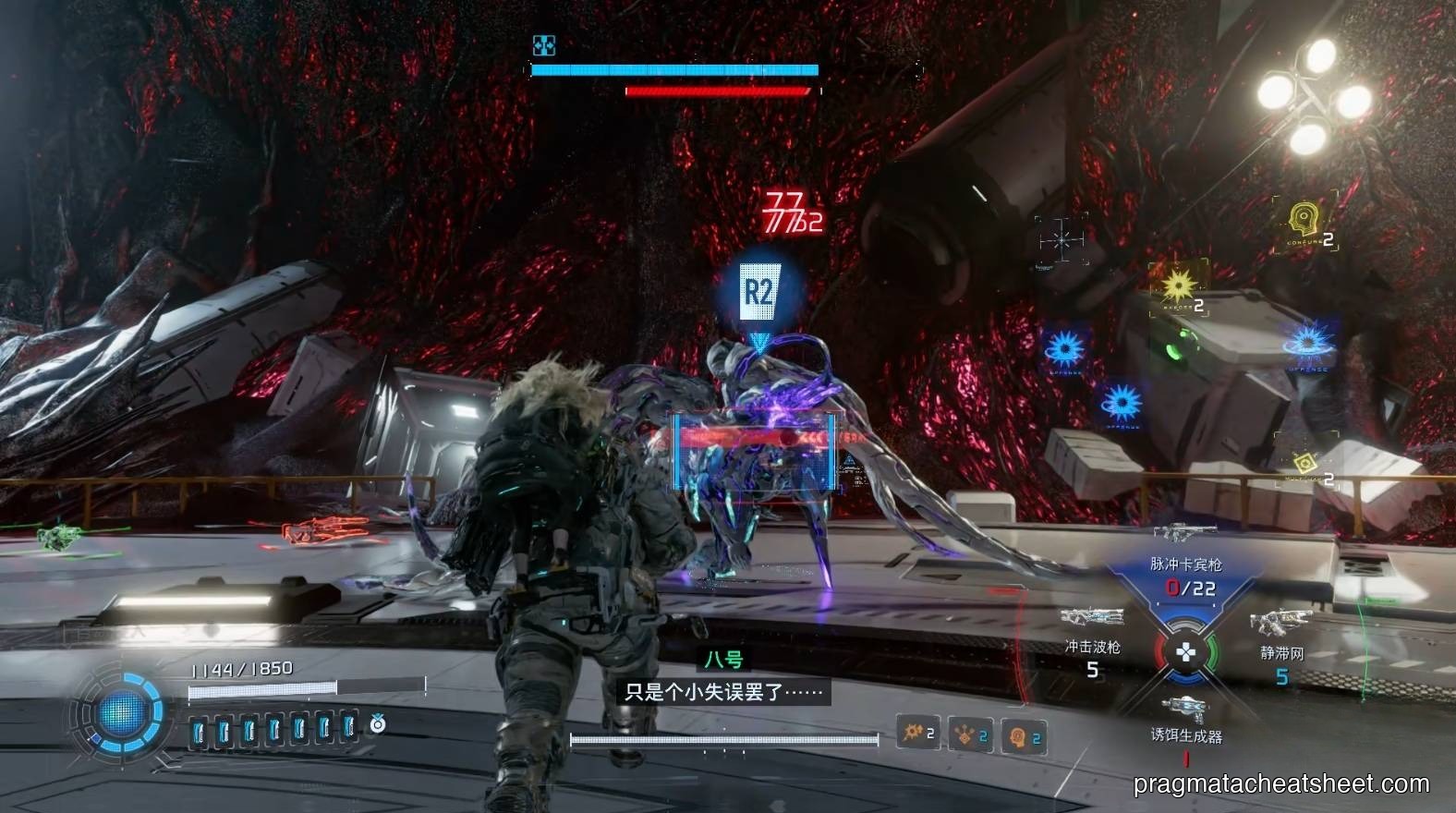Click the circular shield gauge at bottom left

[x=121, y=713]
